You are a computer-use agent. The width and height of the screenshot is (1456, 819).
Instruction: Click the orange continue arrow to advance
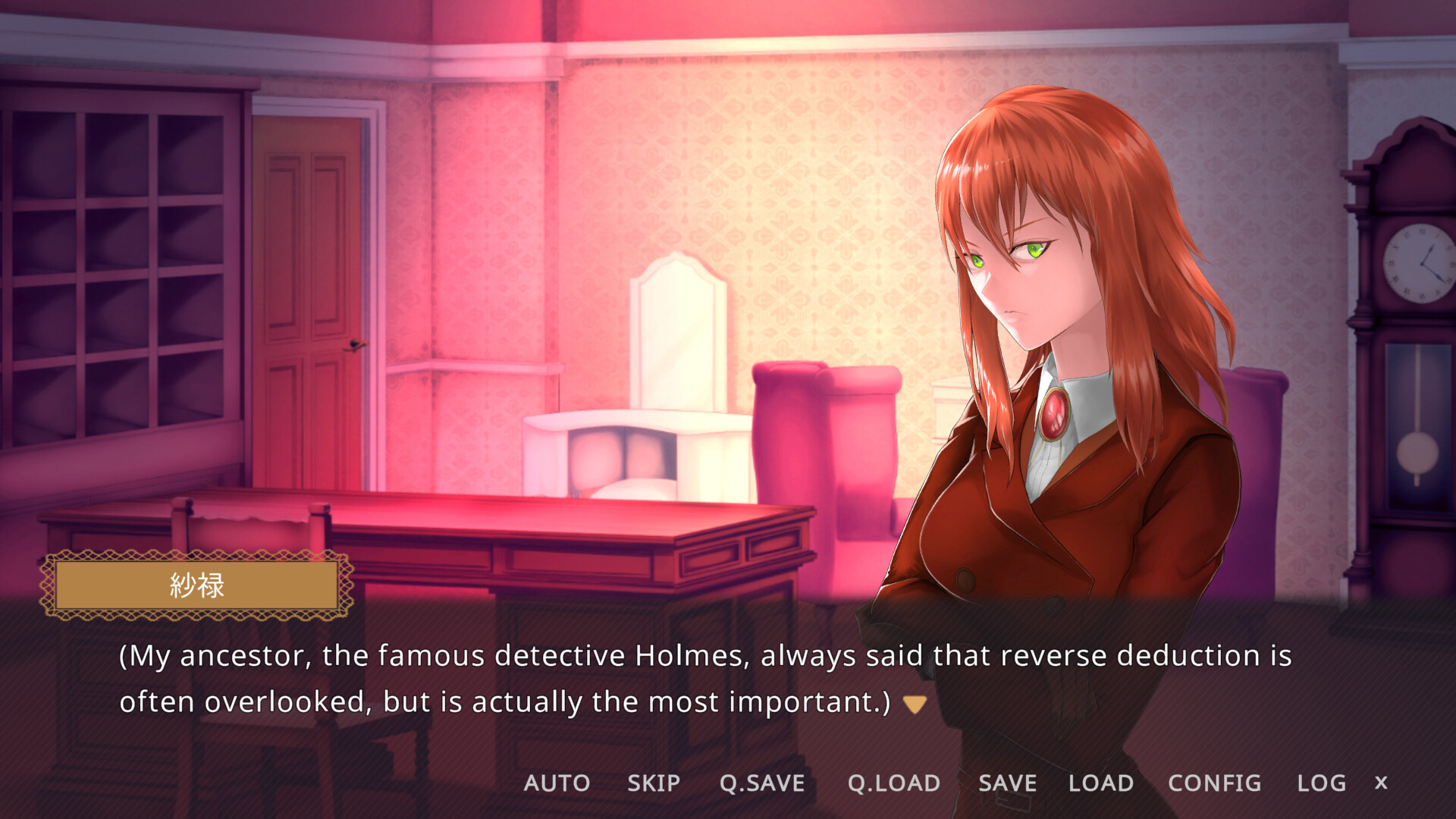click(913, 702)
